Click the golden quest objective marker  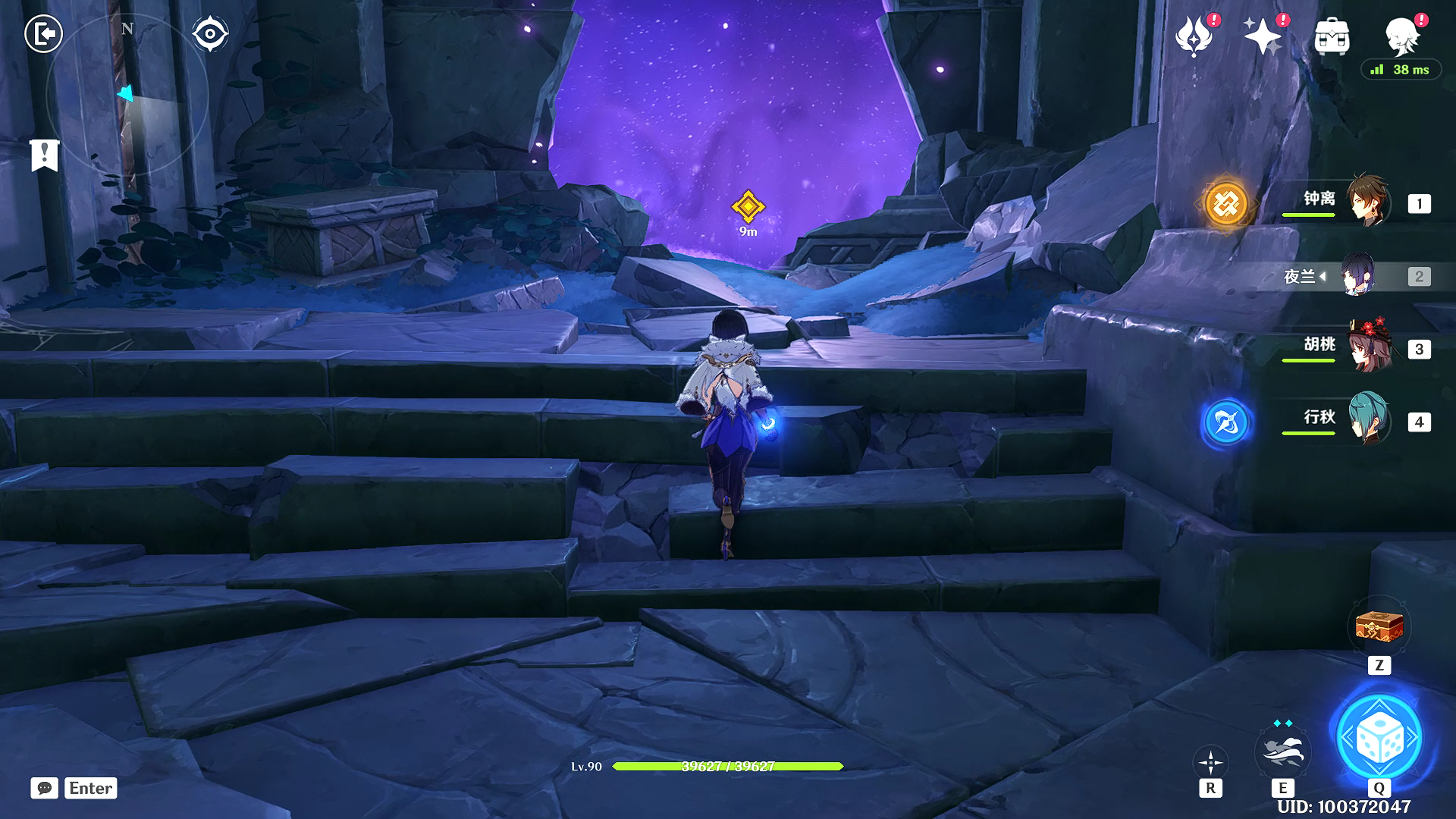[748, 206]
